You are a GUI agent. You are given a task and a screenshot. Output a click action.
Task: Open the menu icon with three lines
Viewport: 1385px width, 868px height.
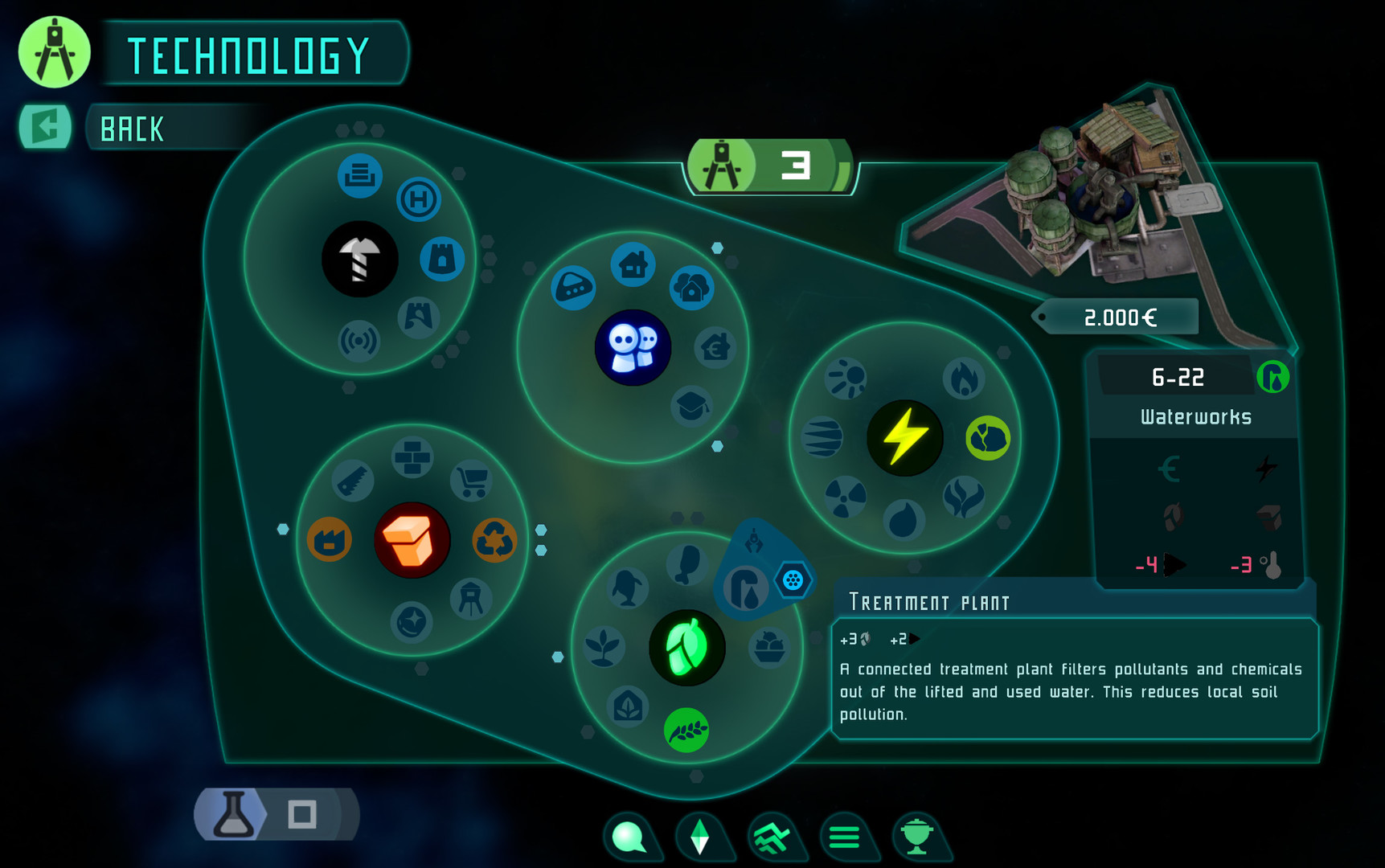click(847, 837)
